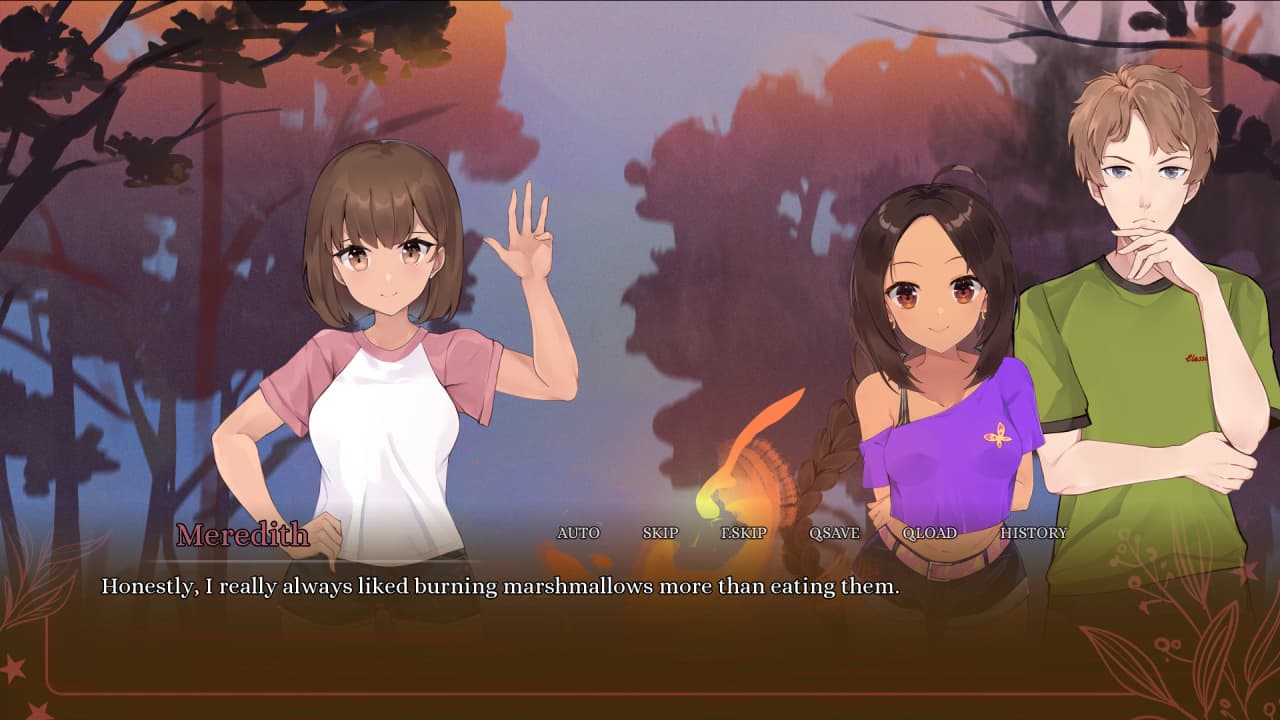Image resolution: width=1280 pixels, height=720 pixels.
Task: Quick save with QSave
Action: [x=834, y=533]
